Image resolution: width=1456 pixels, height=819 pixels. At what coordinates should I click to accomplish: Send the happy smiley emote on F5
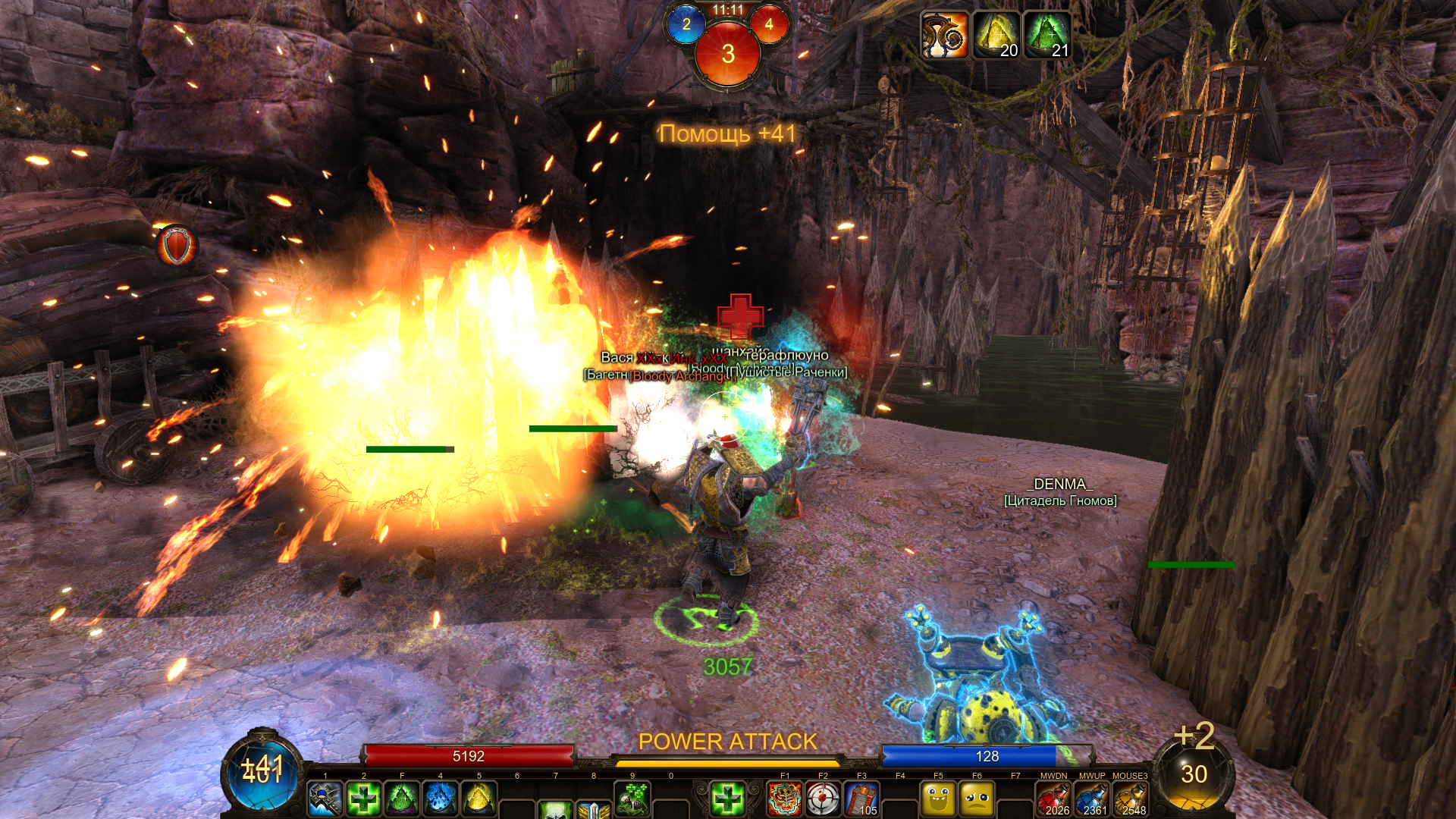938,799
